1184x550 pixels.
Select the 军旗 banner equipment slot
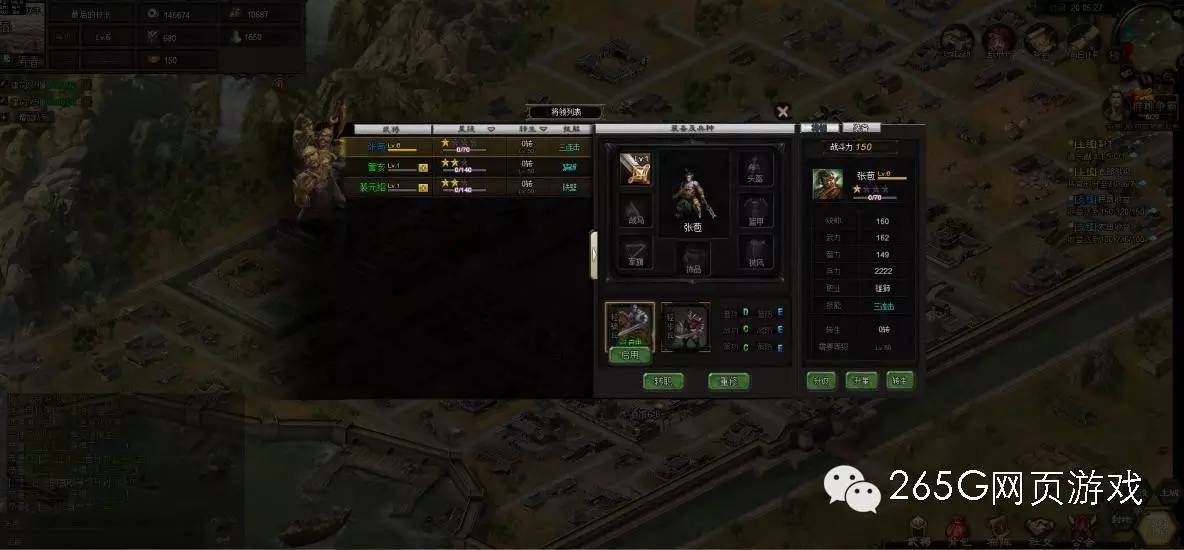coord(634,254)
